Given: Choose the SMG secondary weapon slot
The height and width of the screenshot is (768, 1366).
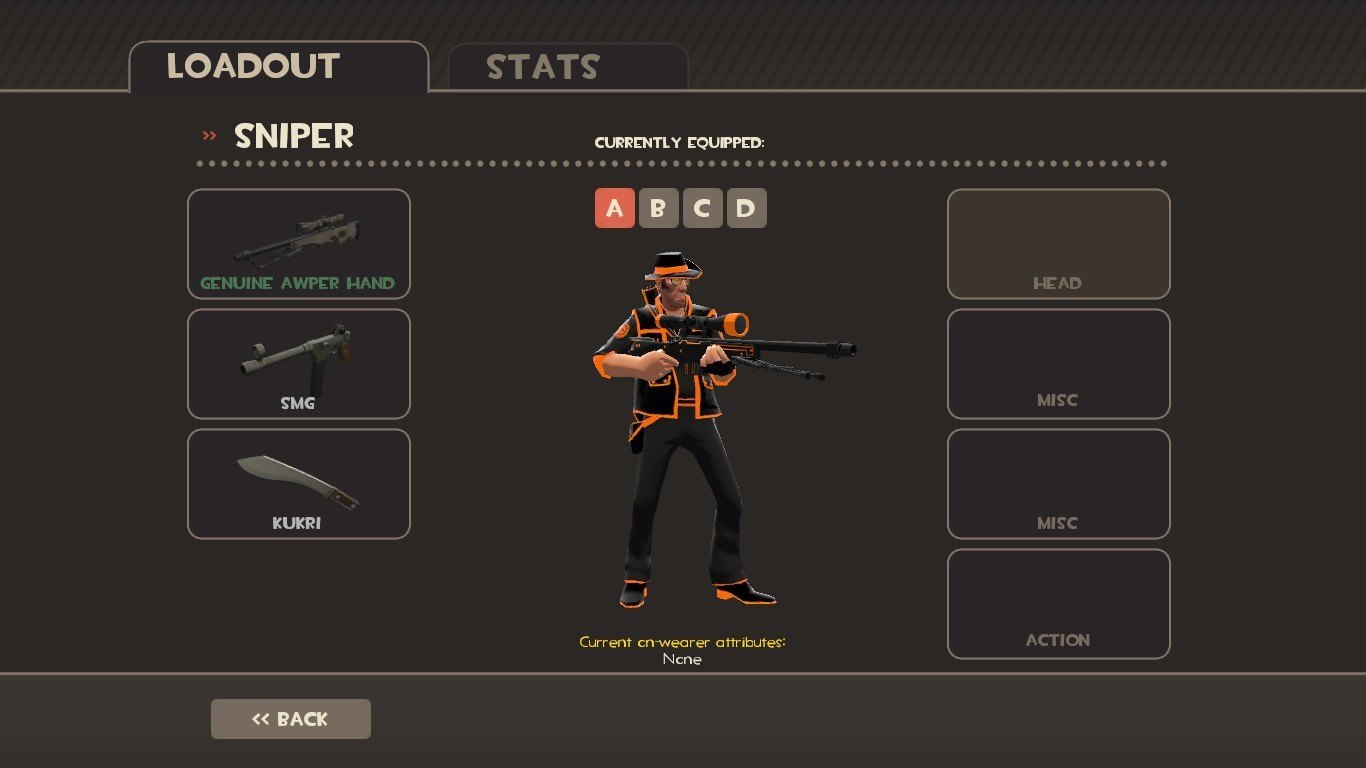Looking at the screenshot, I should pos(298,364).
